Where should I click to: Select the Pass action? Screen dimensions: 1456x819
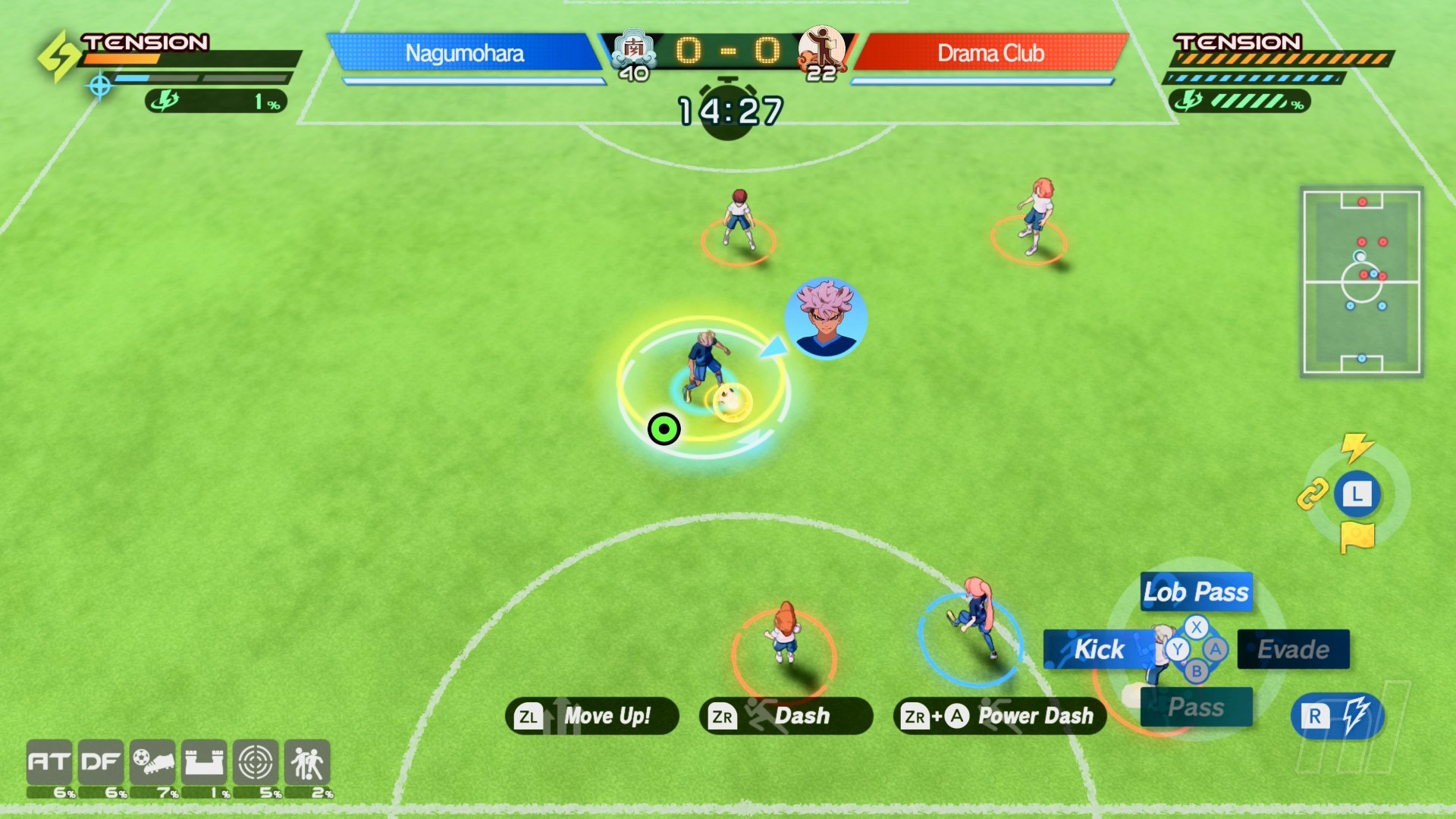coord(1196,707)
